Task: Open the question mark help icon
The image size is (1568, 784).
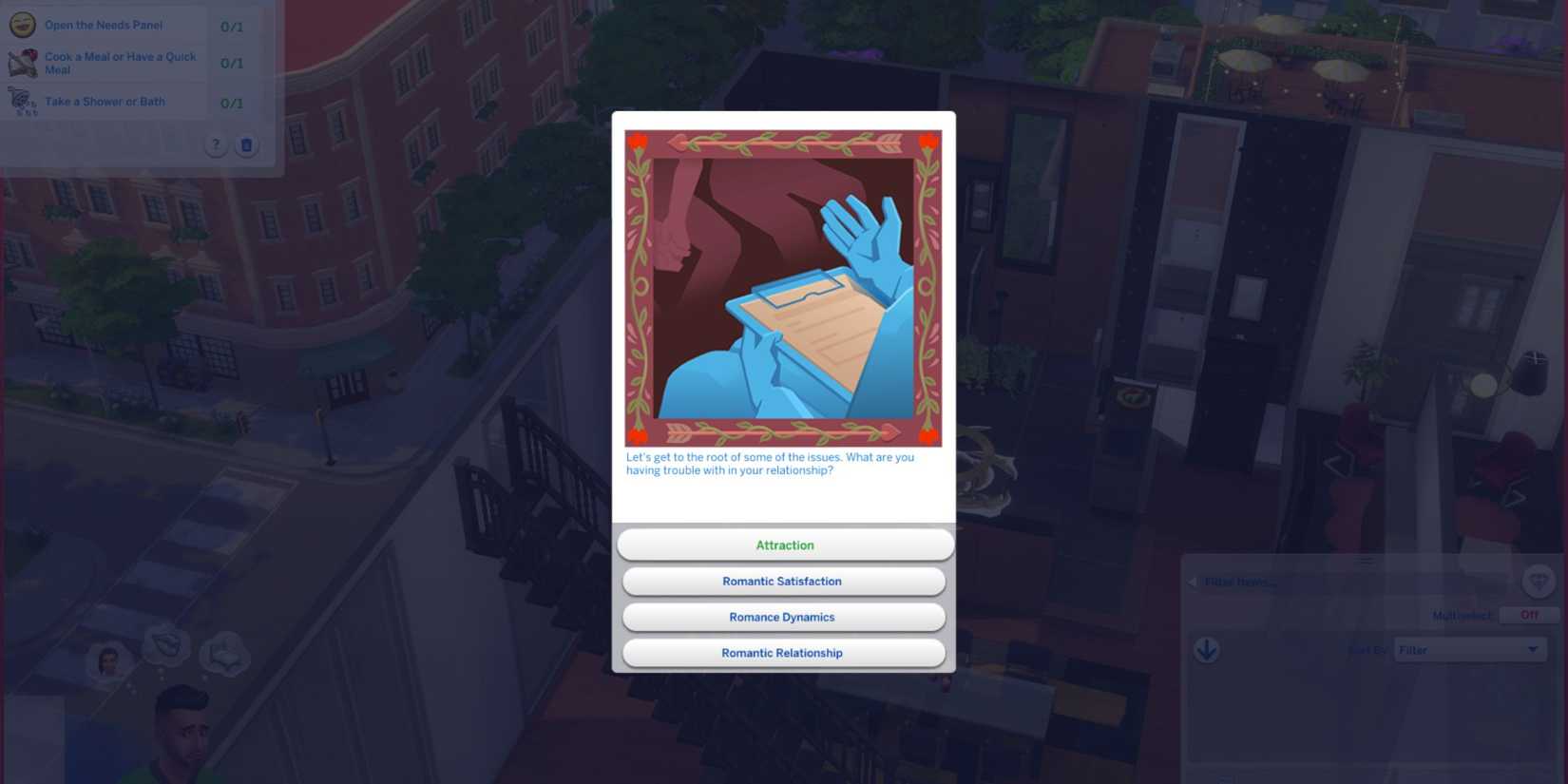Action: coord(216,144)
